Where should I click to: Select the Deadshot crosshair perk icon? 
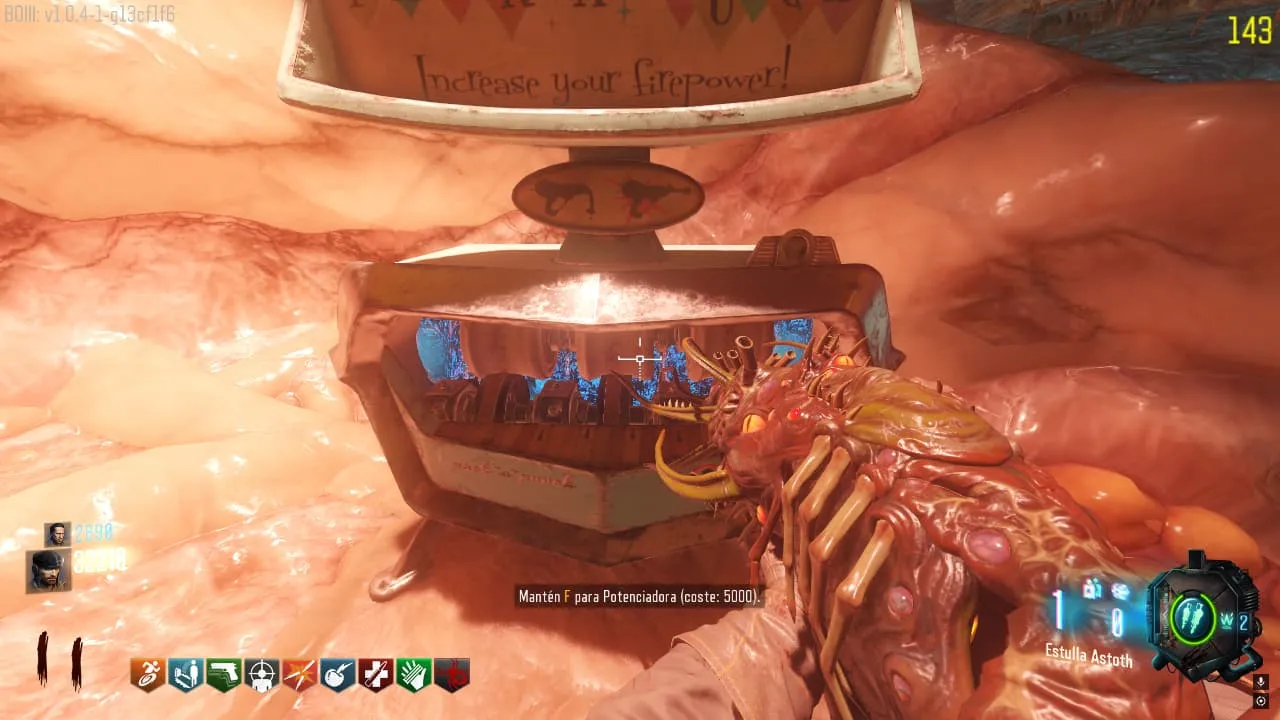[x=261, y=675]
